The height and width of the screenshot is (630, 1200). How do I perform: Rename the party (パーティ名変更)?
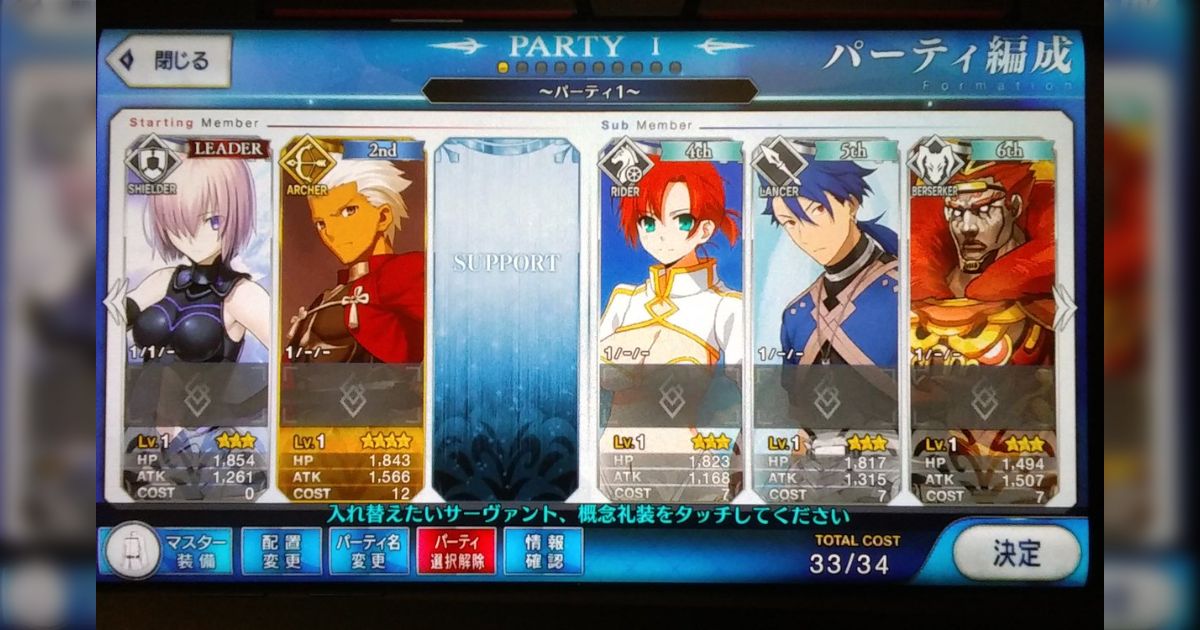[x=369, y=551]
